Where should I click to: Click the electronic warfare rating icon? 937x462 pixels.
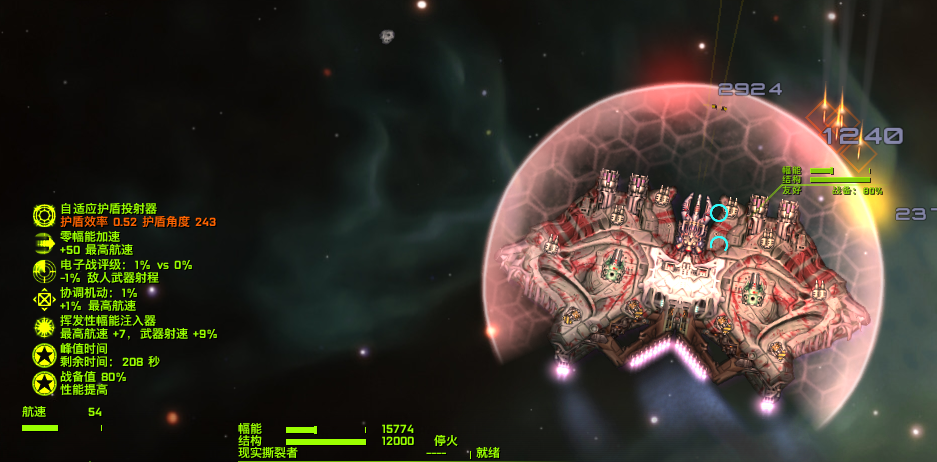point(44,271)
